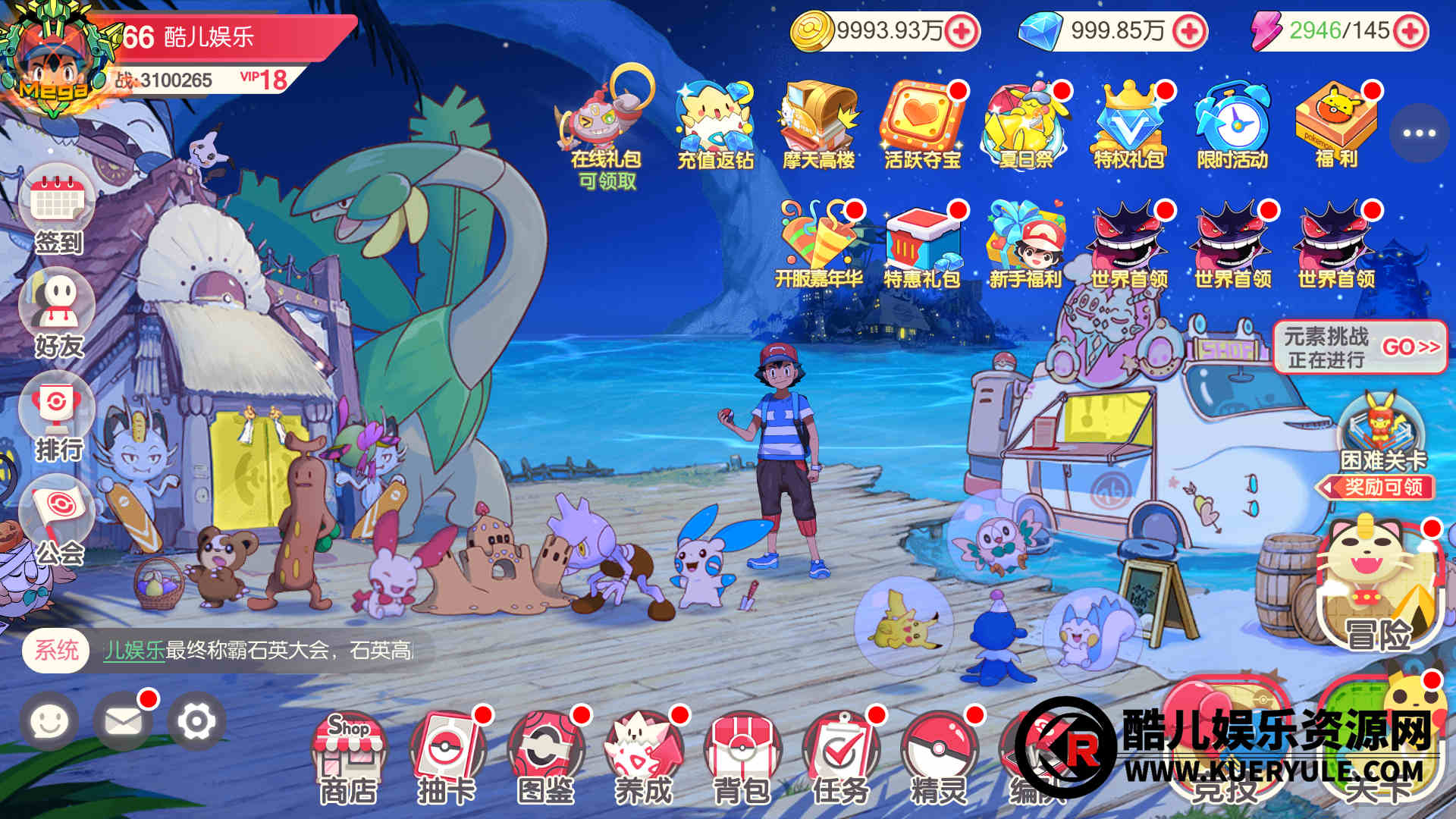The image size is (1456, 819).
Task: Open the smiley face chat button
Action: click(x=49, y=721)
